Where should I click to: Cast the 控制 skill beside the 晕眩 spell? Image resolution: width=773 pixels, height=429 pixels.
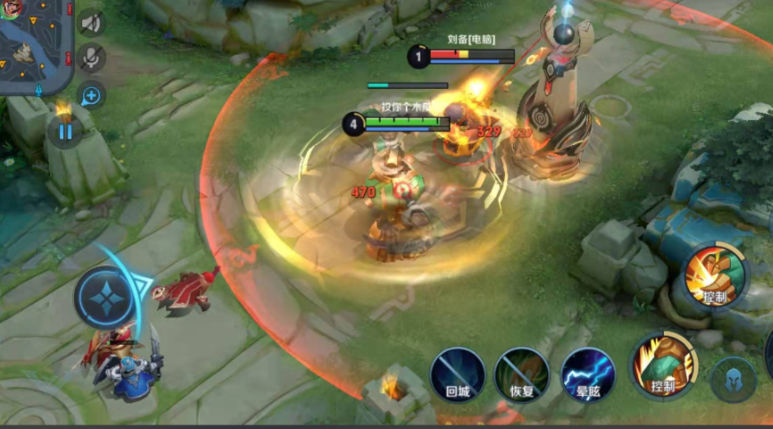663,365
